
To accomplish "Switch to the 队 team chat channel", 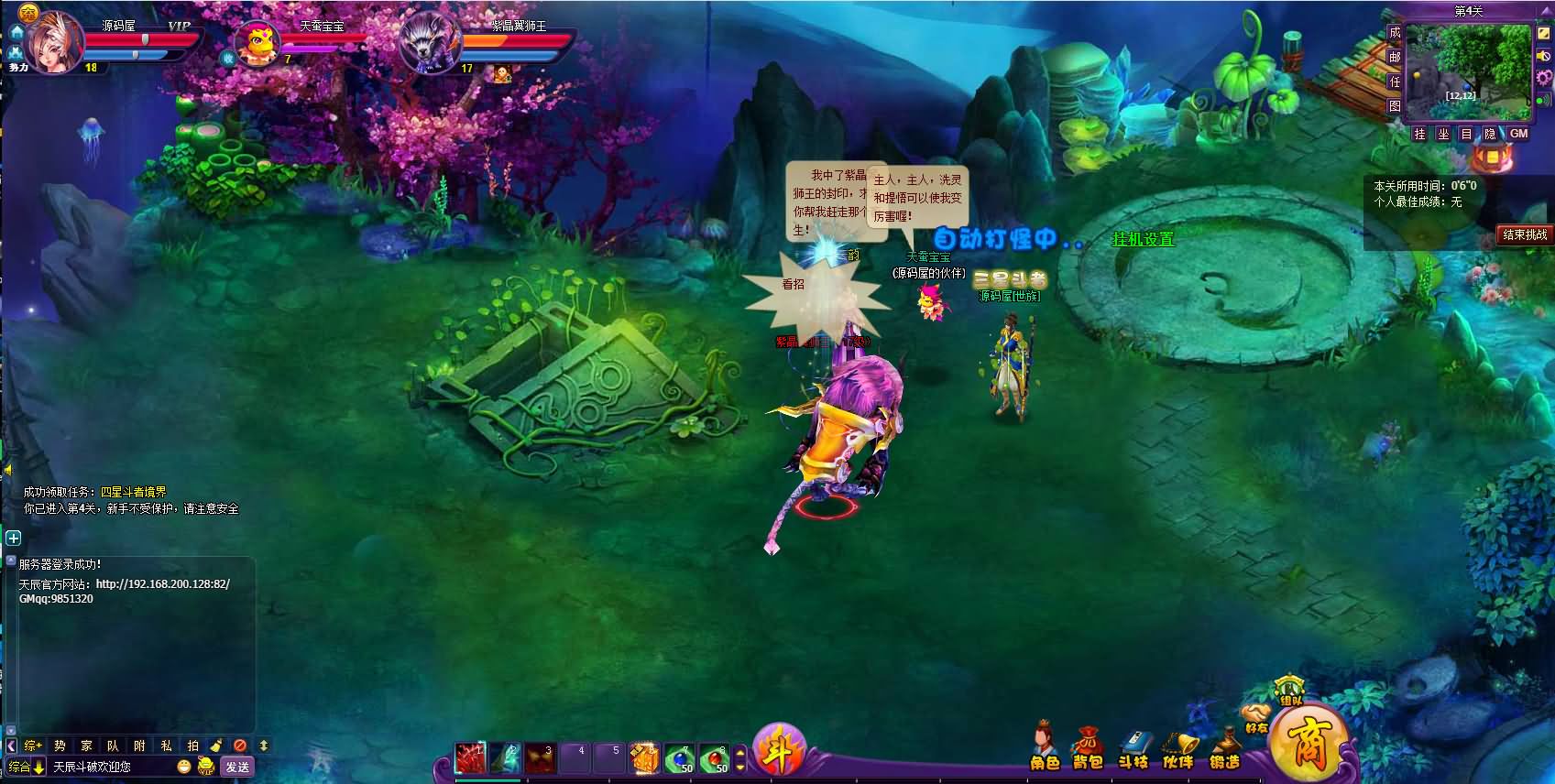I will click(x=113, y=746).
